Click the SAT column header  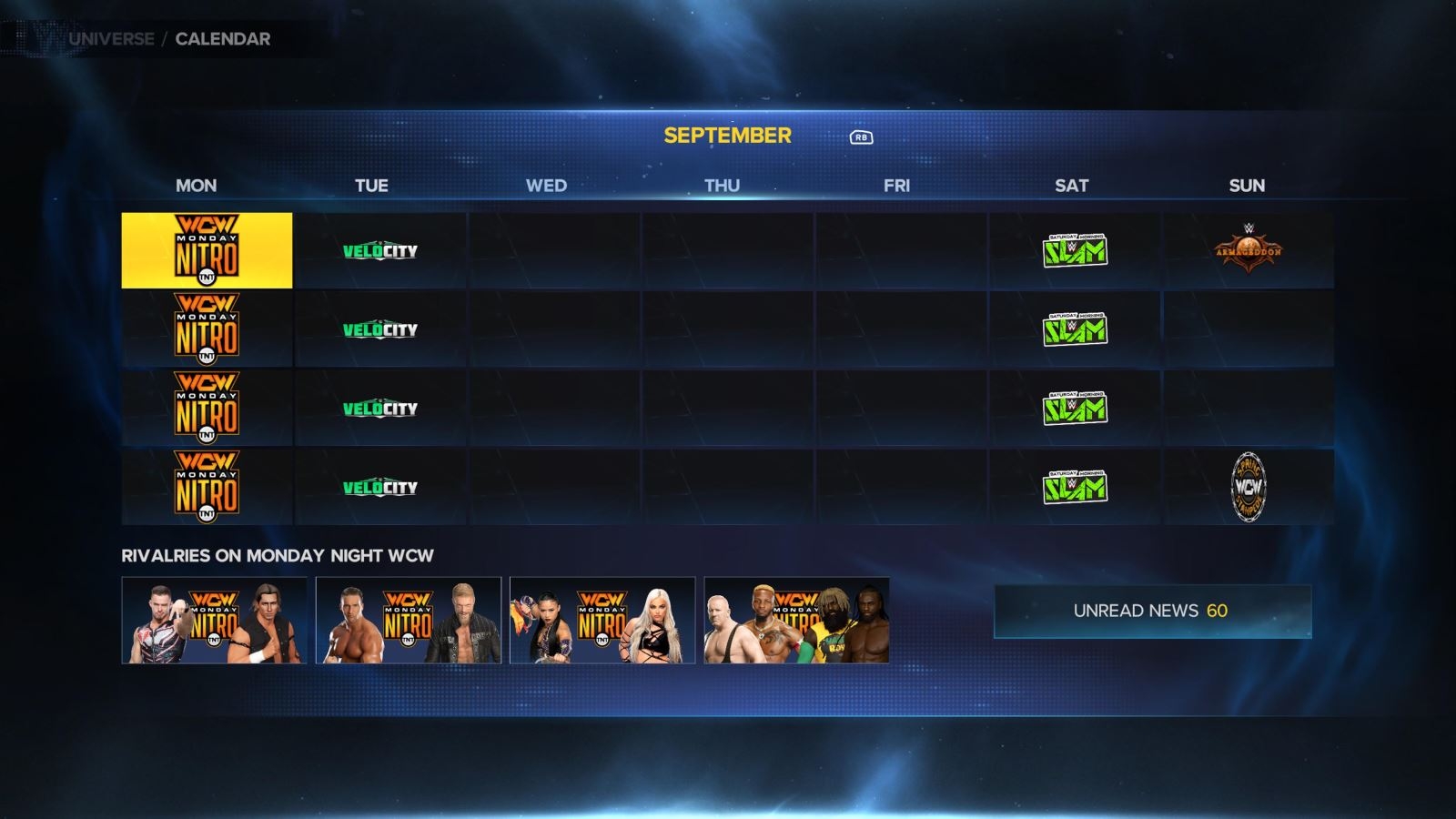[x=1072, y=186]
